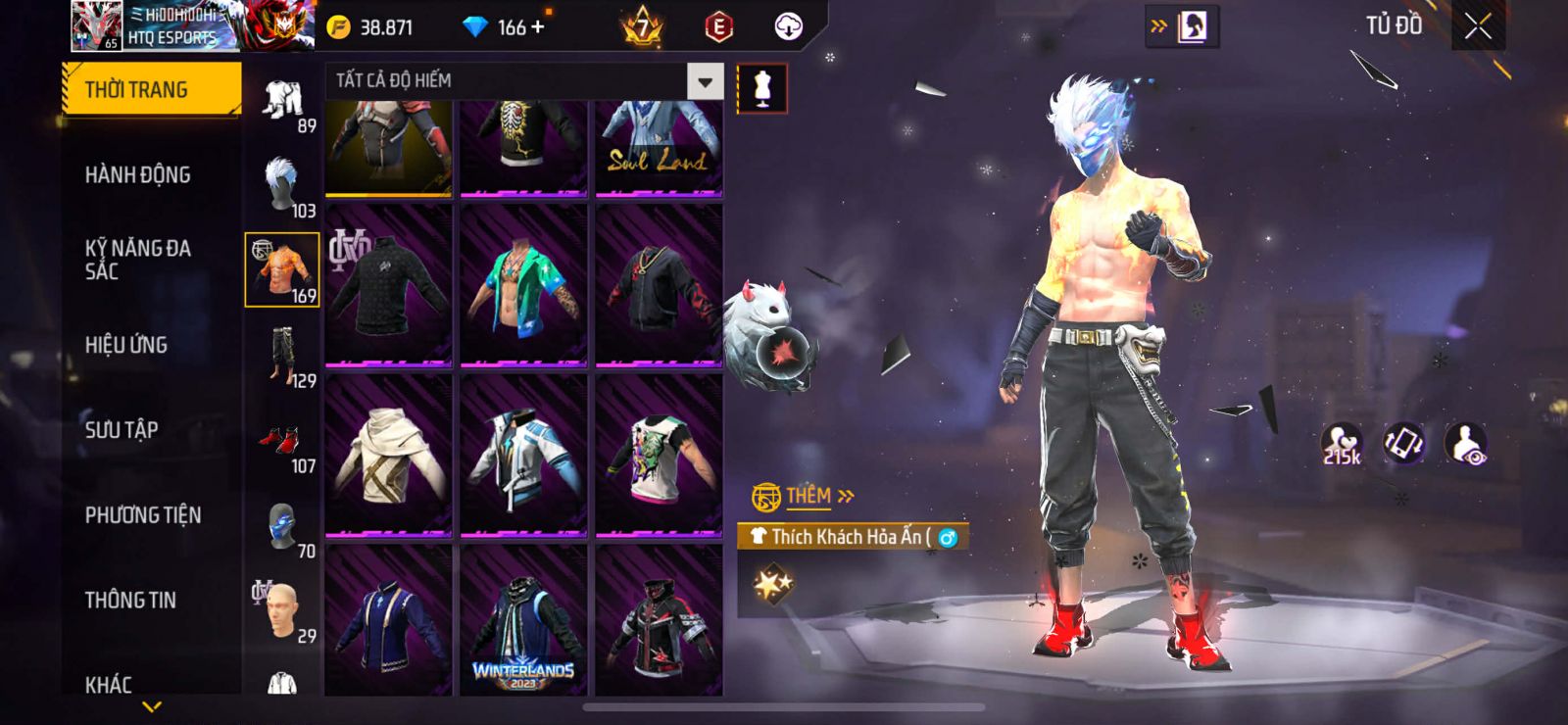Close the Tủ Đồ wardrobe screen
This screenshot has height=725, width=1568.
(x=1478, y=26)
